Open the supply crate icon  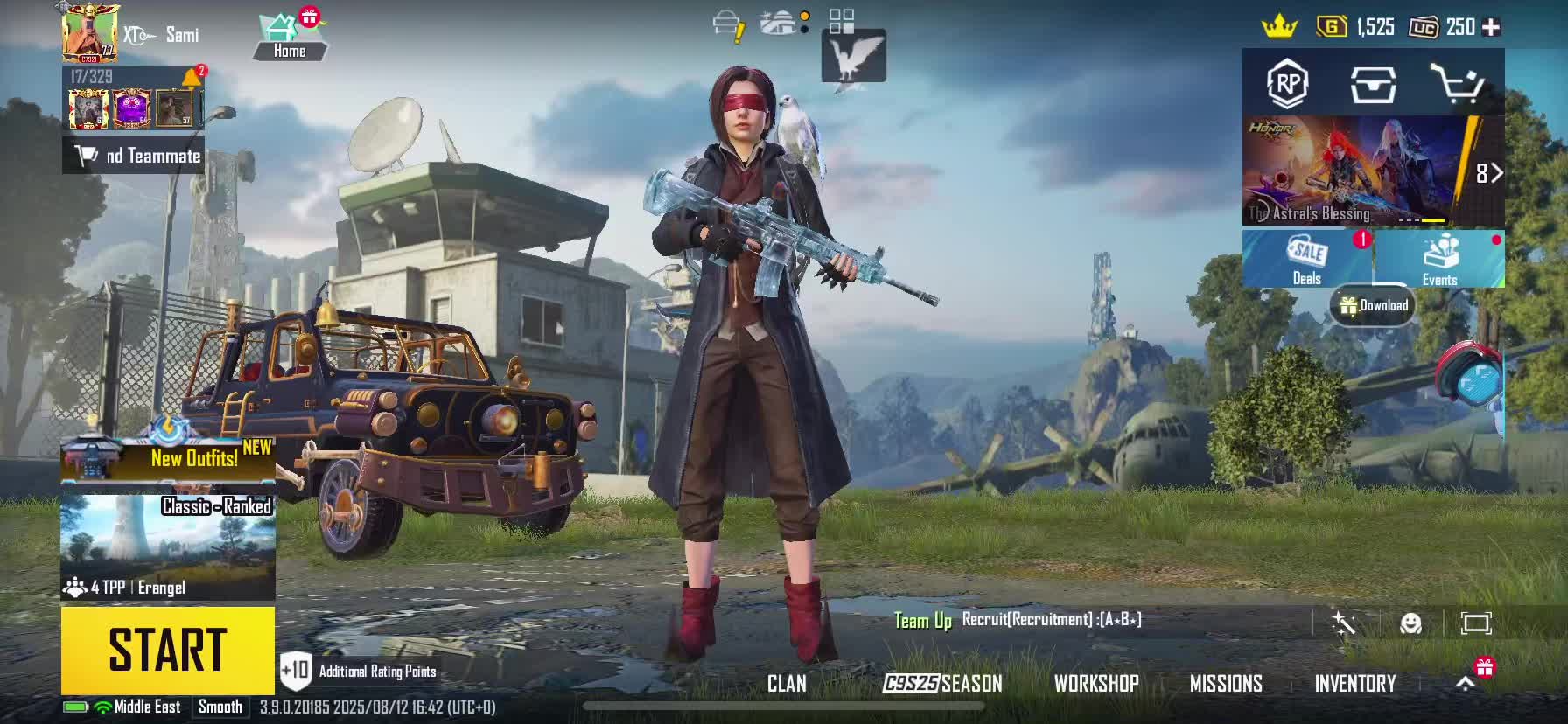click(1372, 84)
